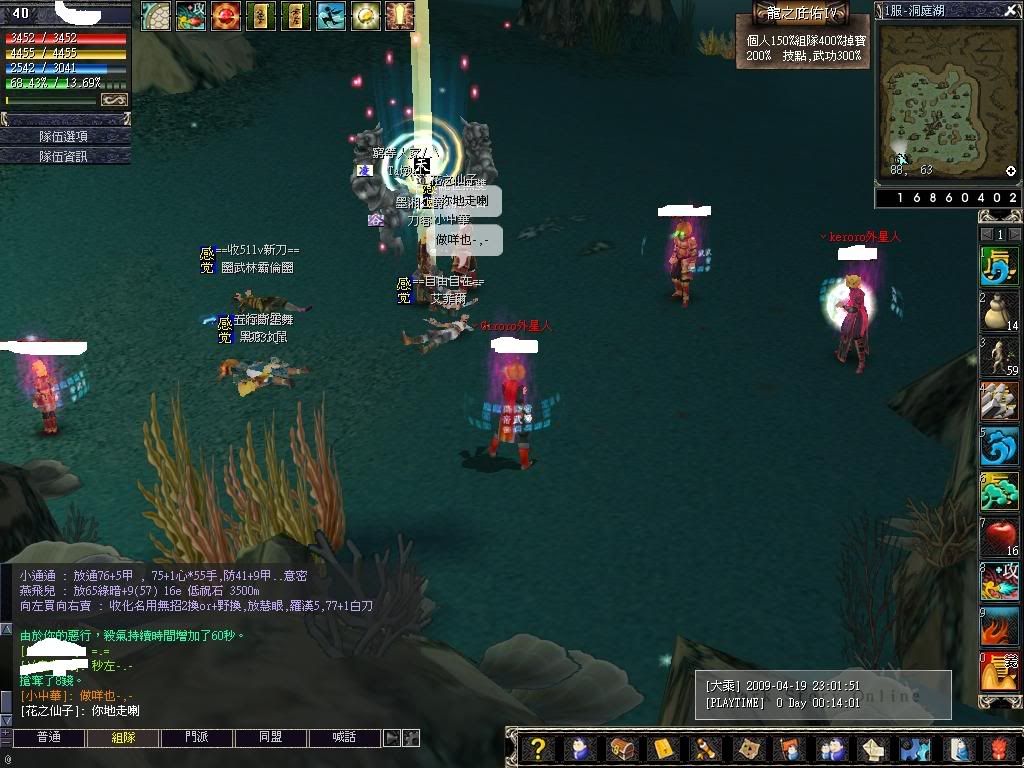Image resolution: width=1024 pixels, height=768 pixels.
Task: Click the running figure buff icon
Action: point(331,15)
